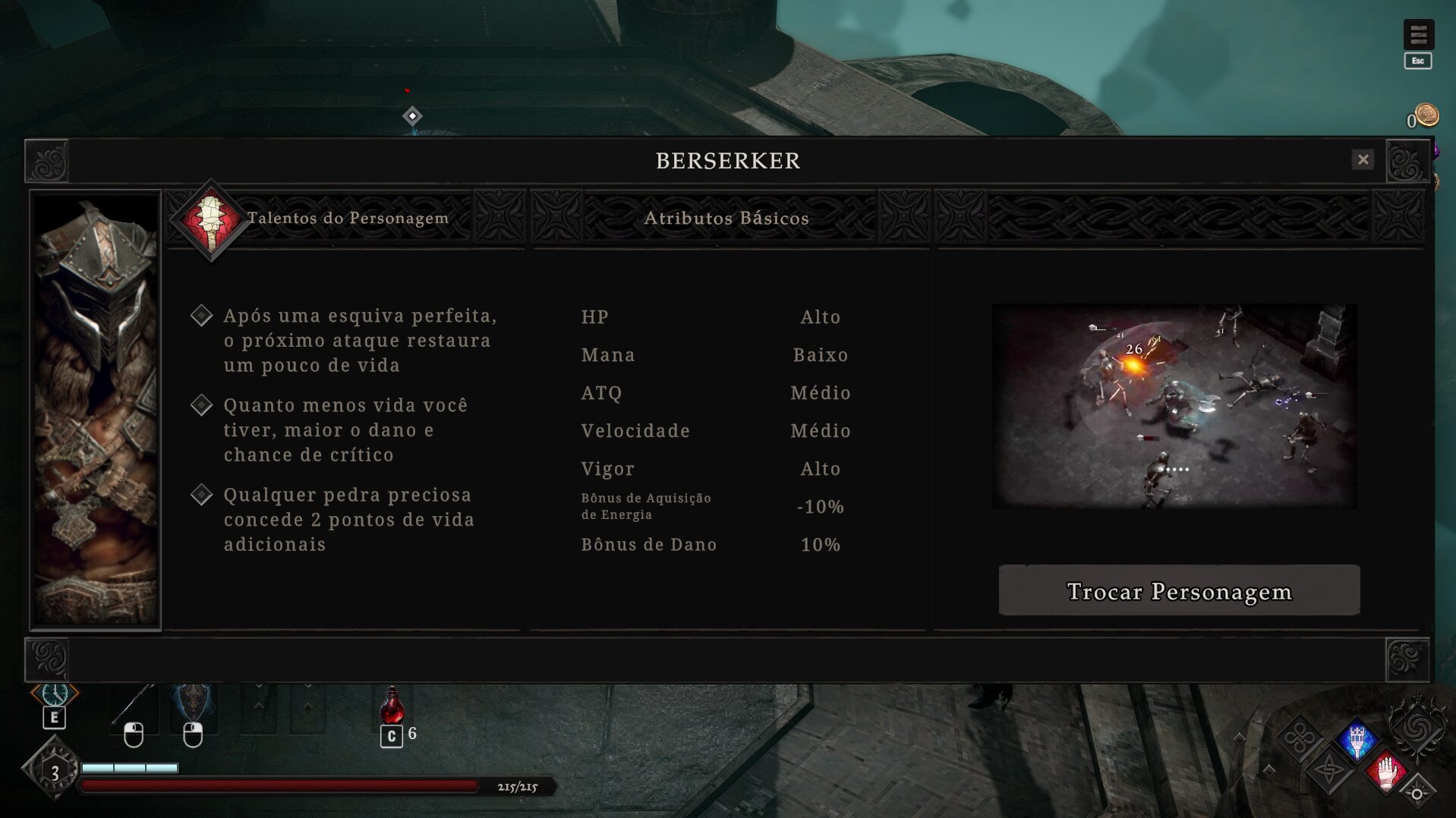Switch to the Atributos Básicos tab
The height and width of the screenshot is (818, 1456).
click(x=726, y=219)
